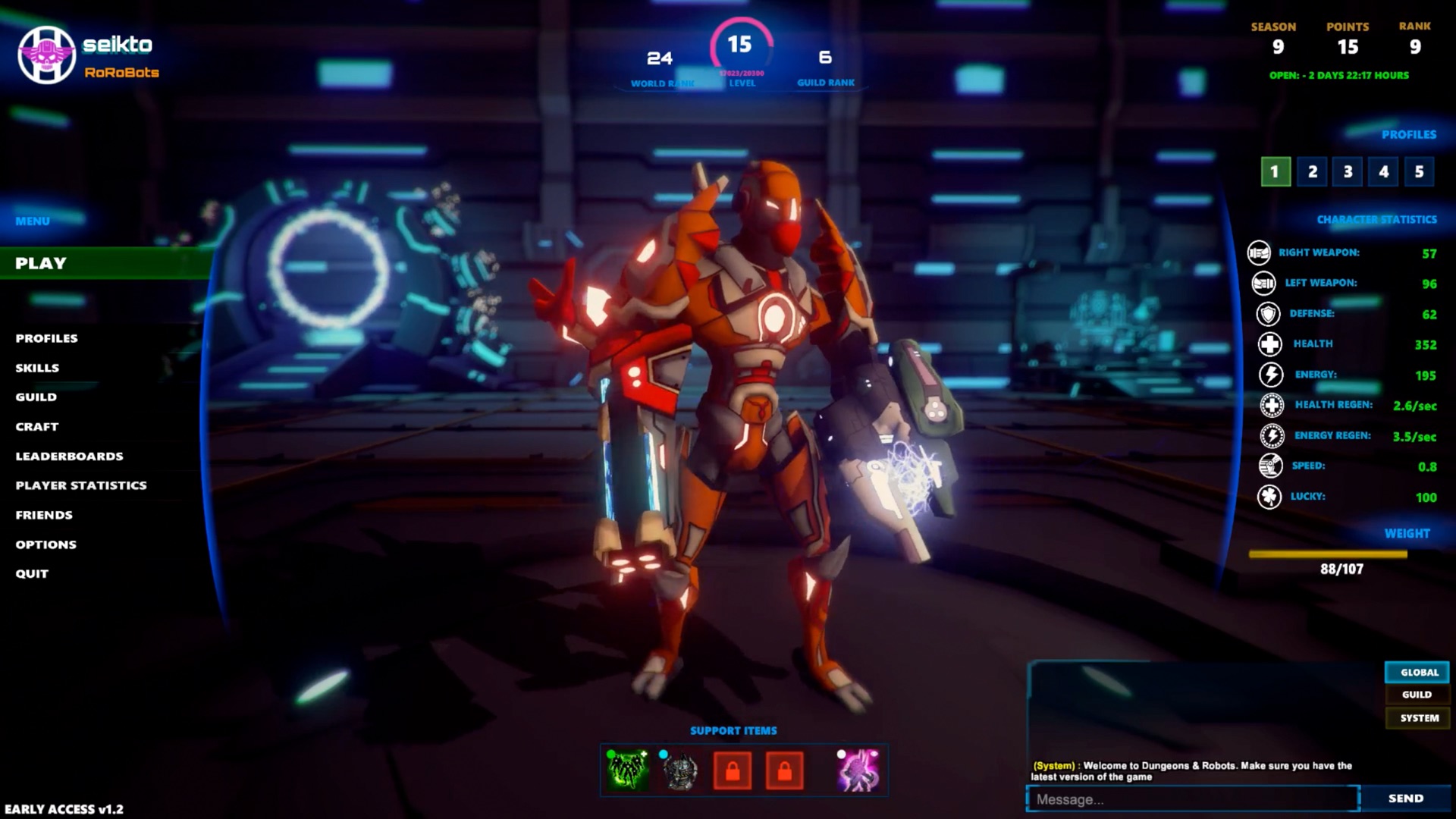This screenshot has width=1456, height=819.
Task: Switch chat to the Guild channel
Action: pos(1417,694)
